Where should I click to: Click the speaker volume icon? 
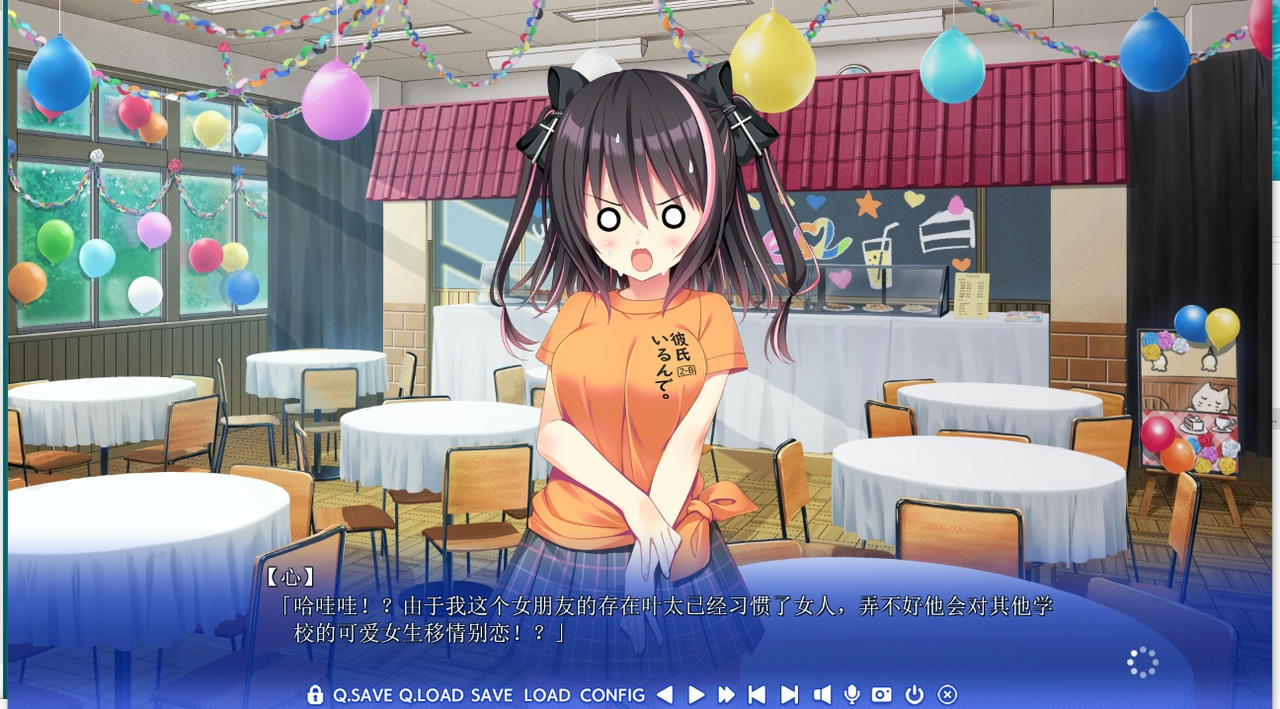point(822,695)
